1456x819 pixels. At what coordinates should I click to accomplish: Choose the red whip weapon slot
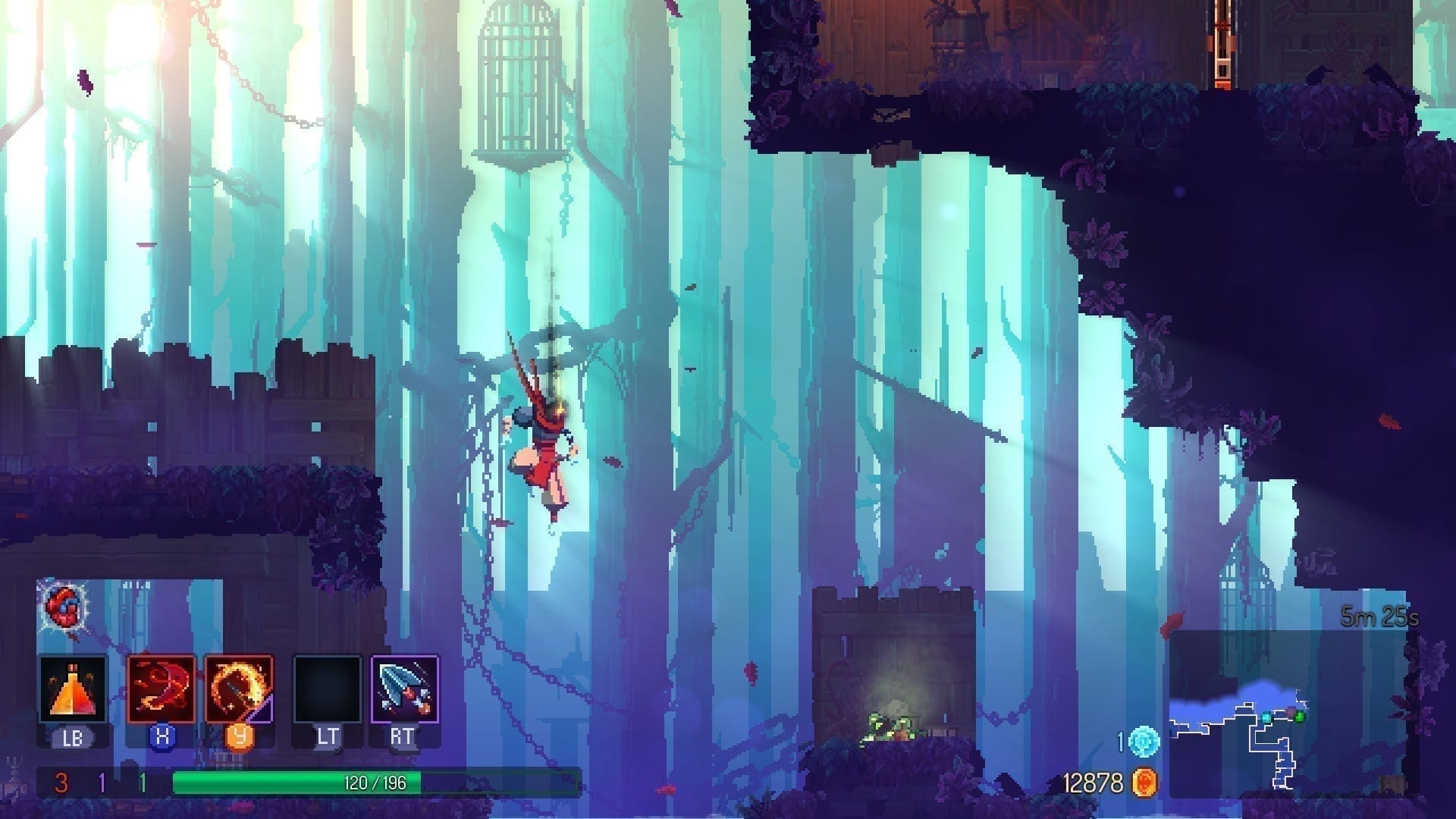tap(162, 689)
